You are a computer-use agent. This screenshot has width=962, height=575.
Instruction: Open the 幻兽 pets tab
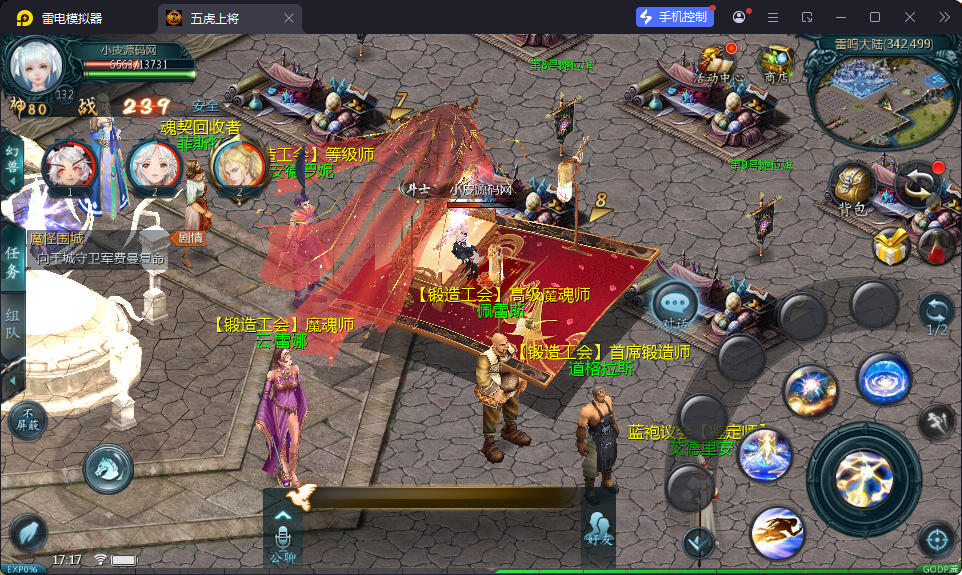pyautogui.click(x=12, y=160)
